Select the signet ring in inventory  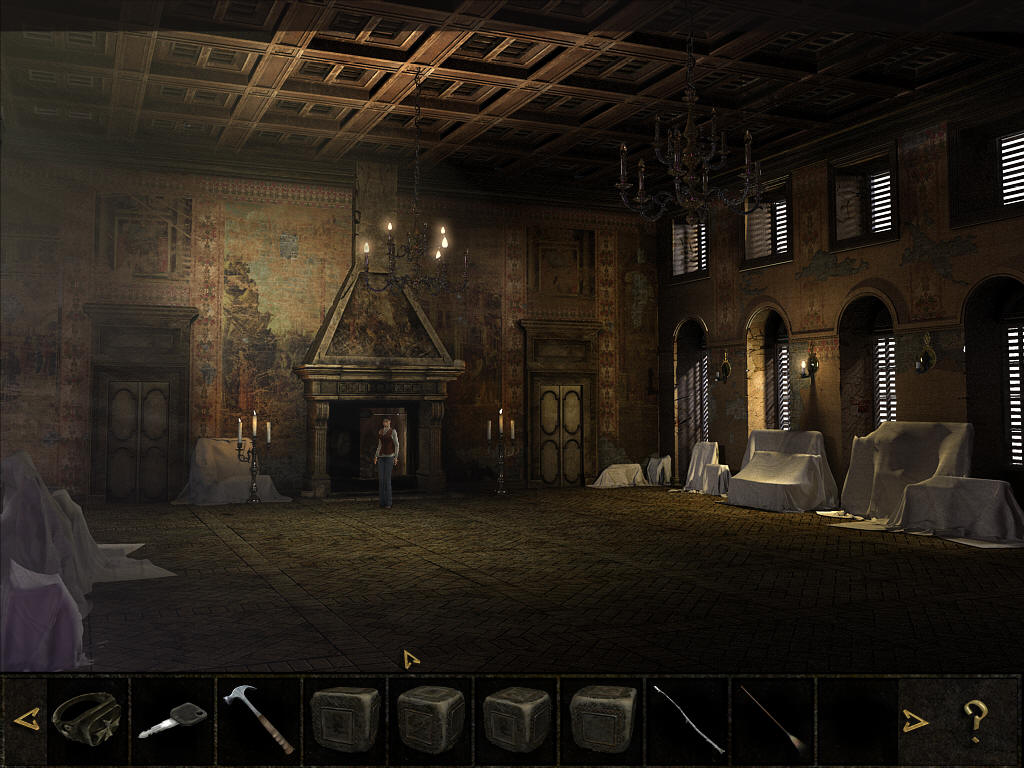point(86,716)
